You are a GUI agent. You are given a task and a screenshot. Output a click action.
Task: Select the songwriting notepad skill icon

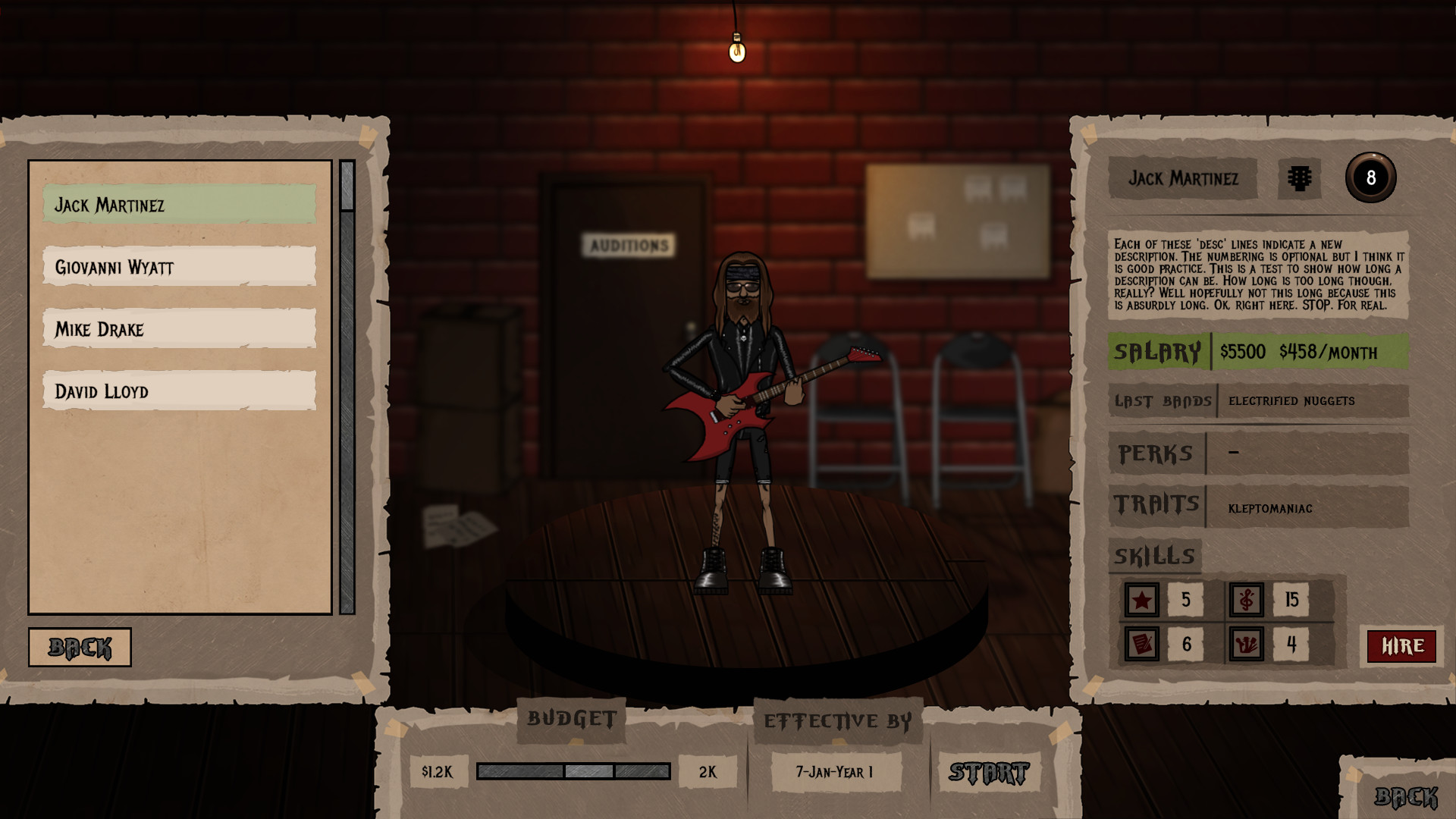1142,644
